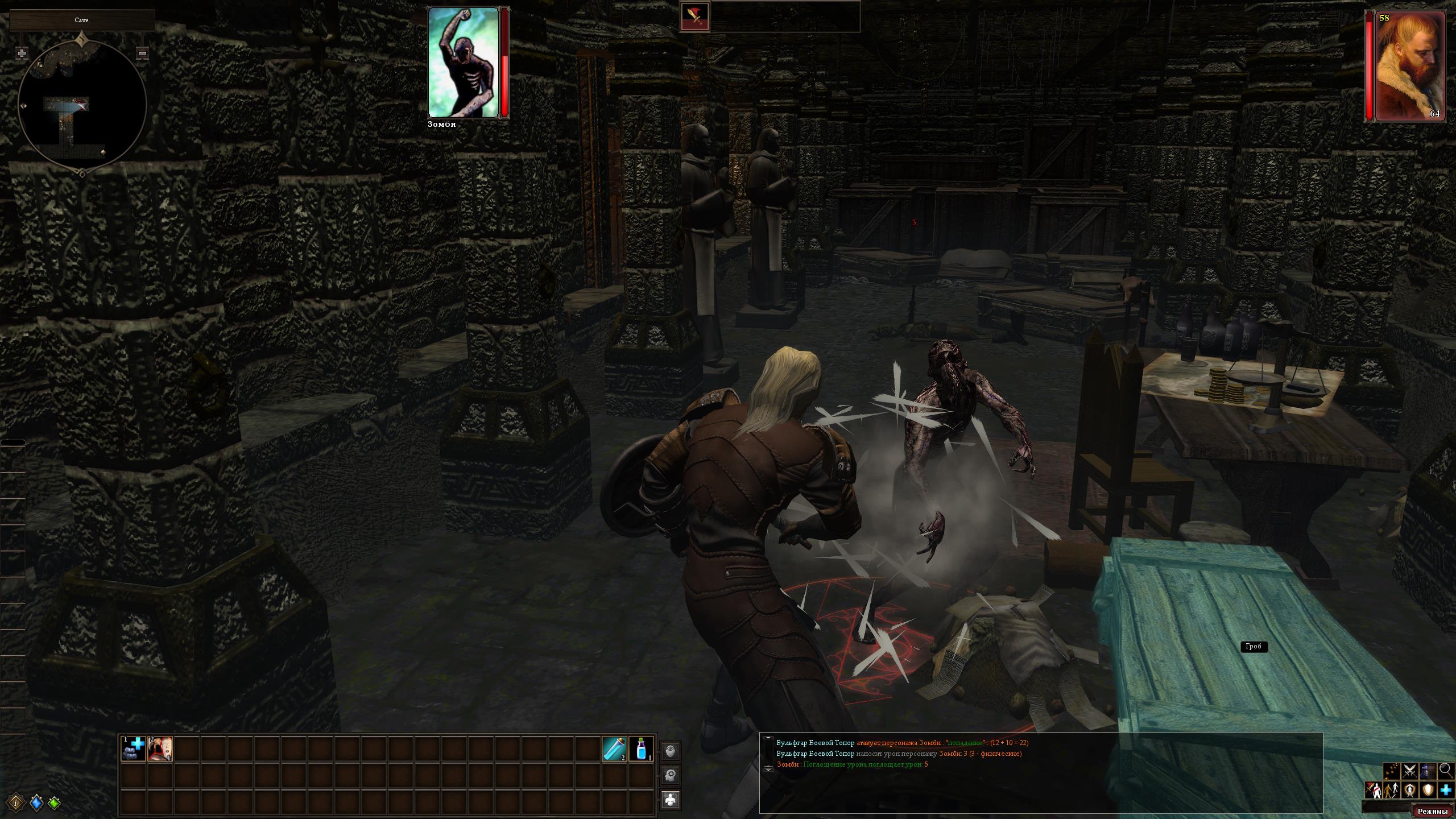Click the muscular torso hotbar side button
The image size is (1456, 819).
(x=671, y=799)
